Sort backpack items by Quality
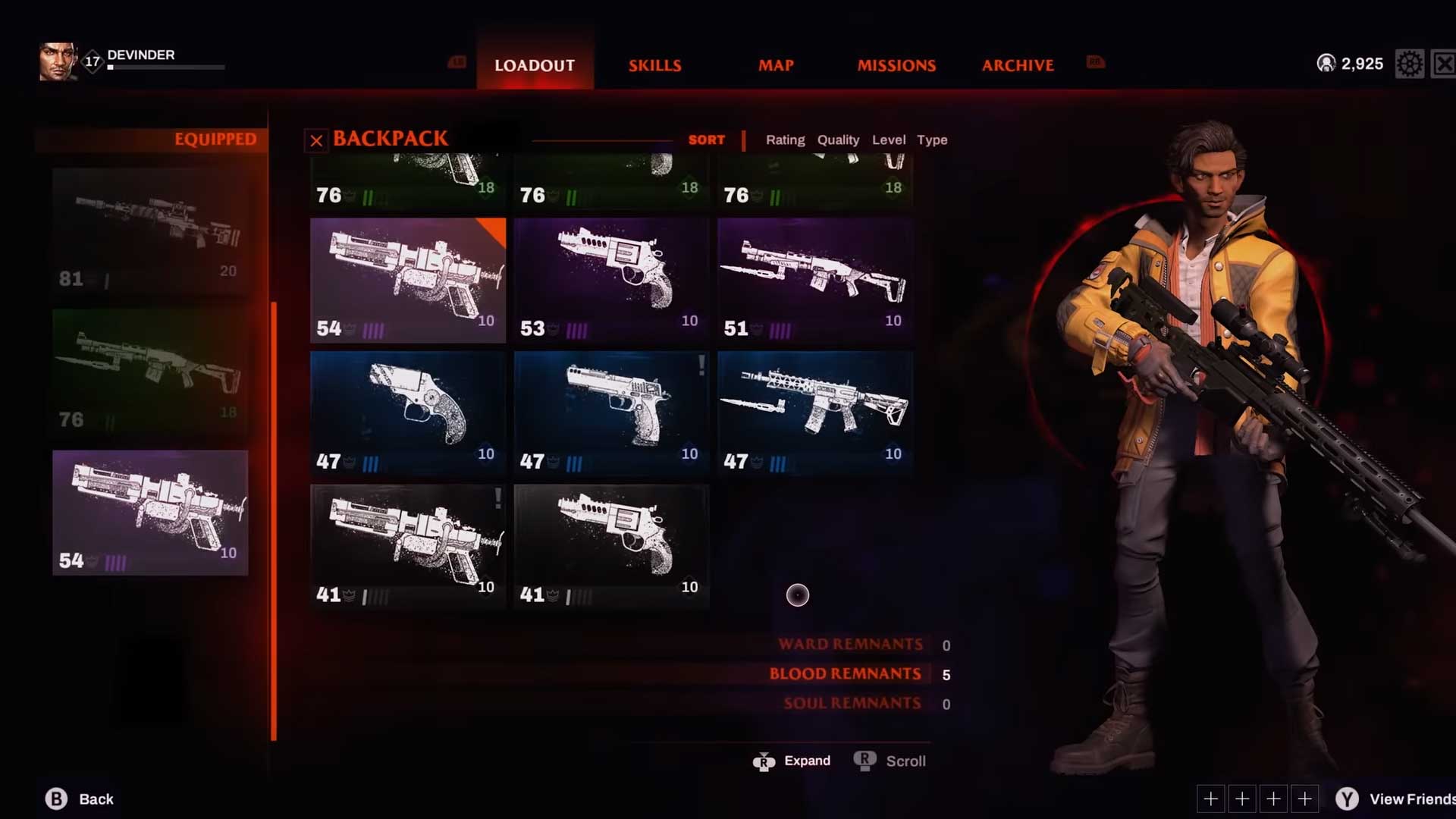The height and width of the screenshot is (819, 1456). 838,140
